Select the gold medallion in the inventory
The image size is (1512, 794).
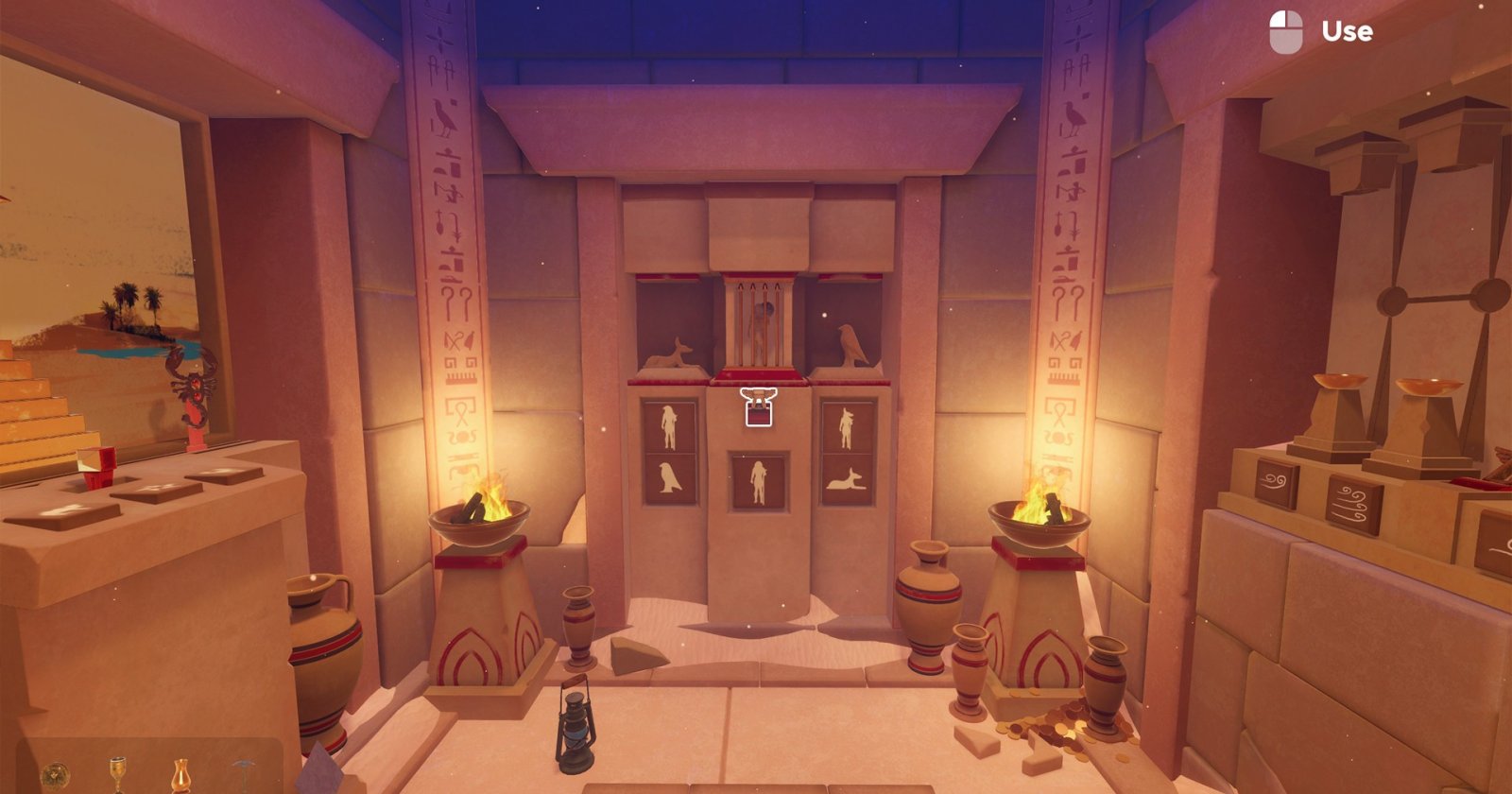coord(55,776)
